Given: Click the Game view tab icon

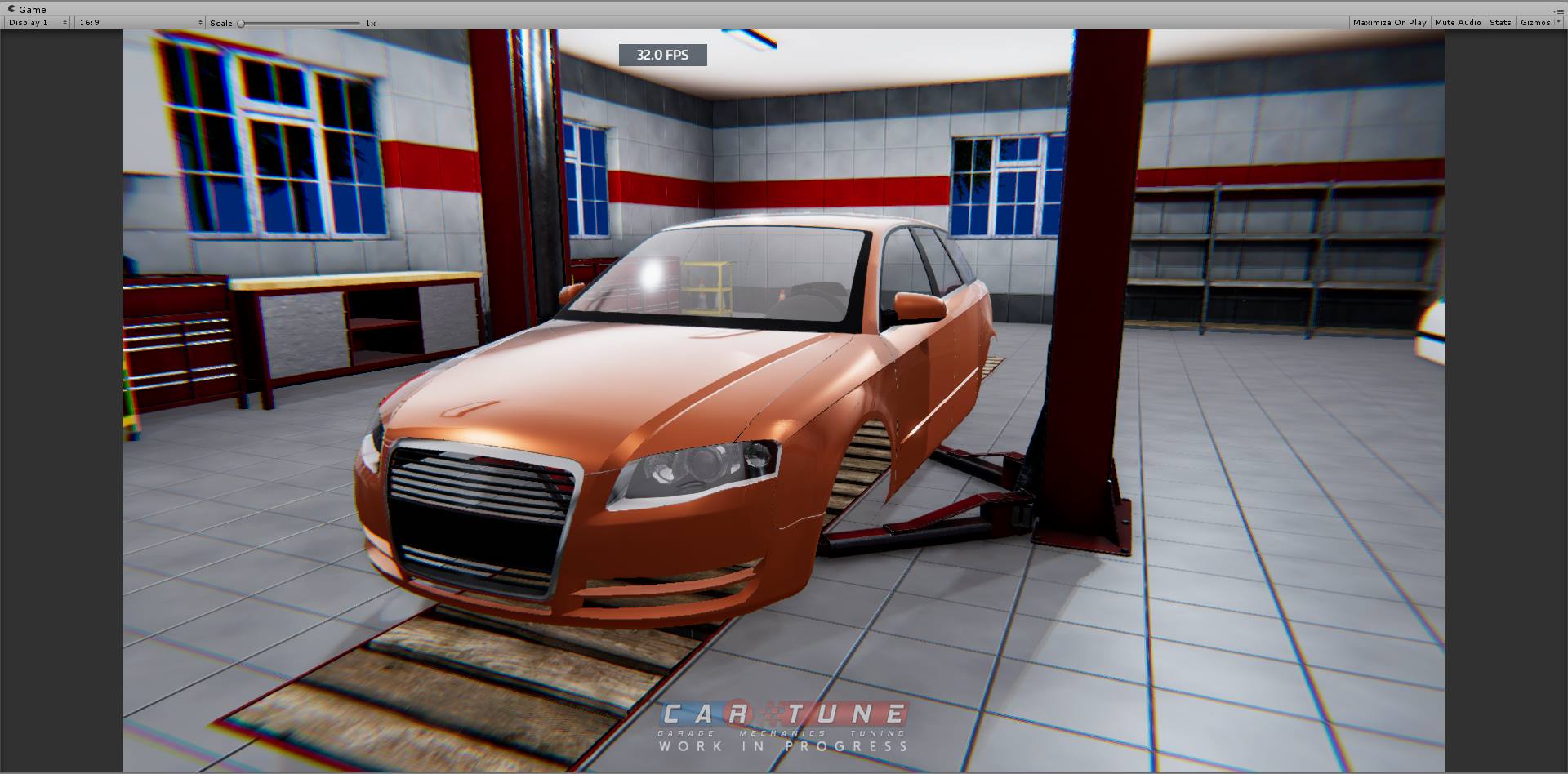Looking at the screenshot, I should (x=11, y=9).
